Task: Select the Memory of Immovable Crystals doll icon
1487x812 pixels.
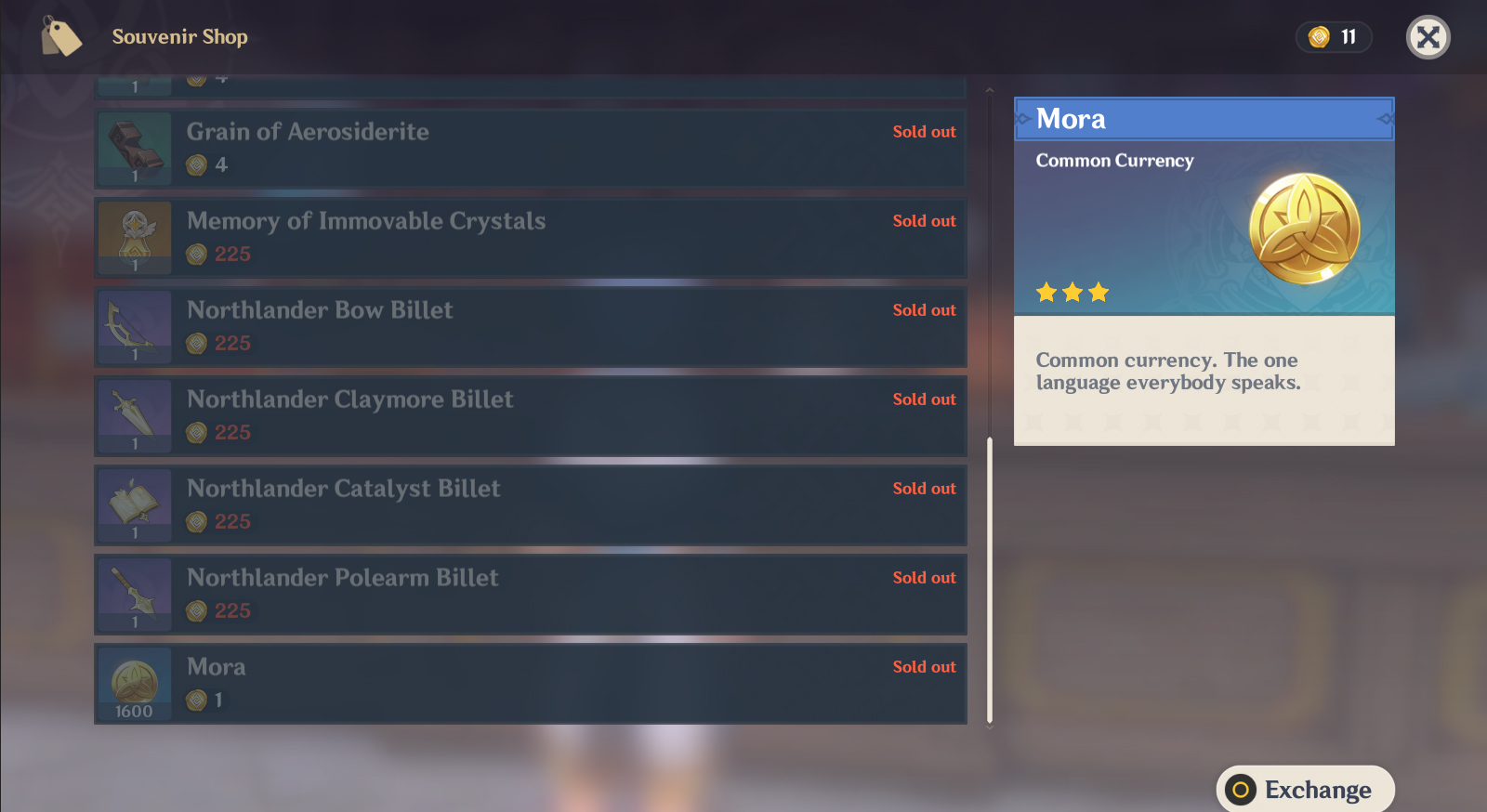Action: click(134, 236)
